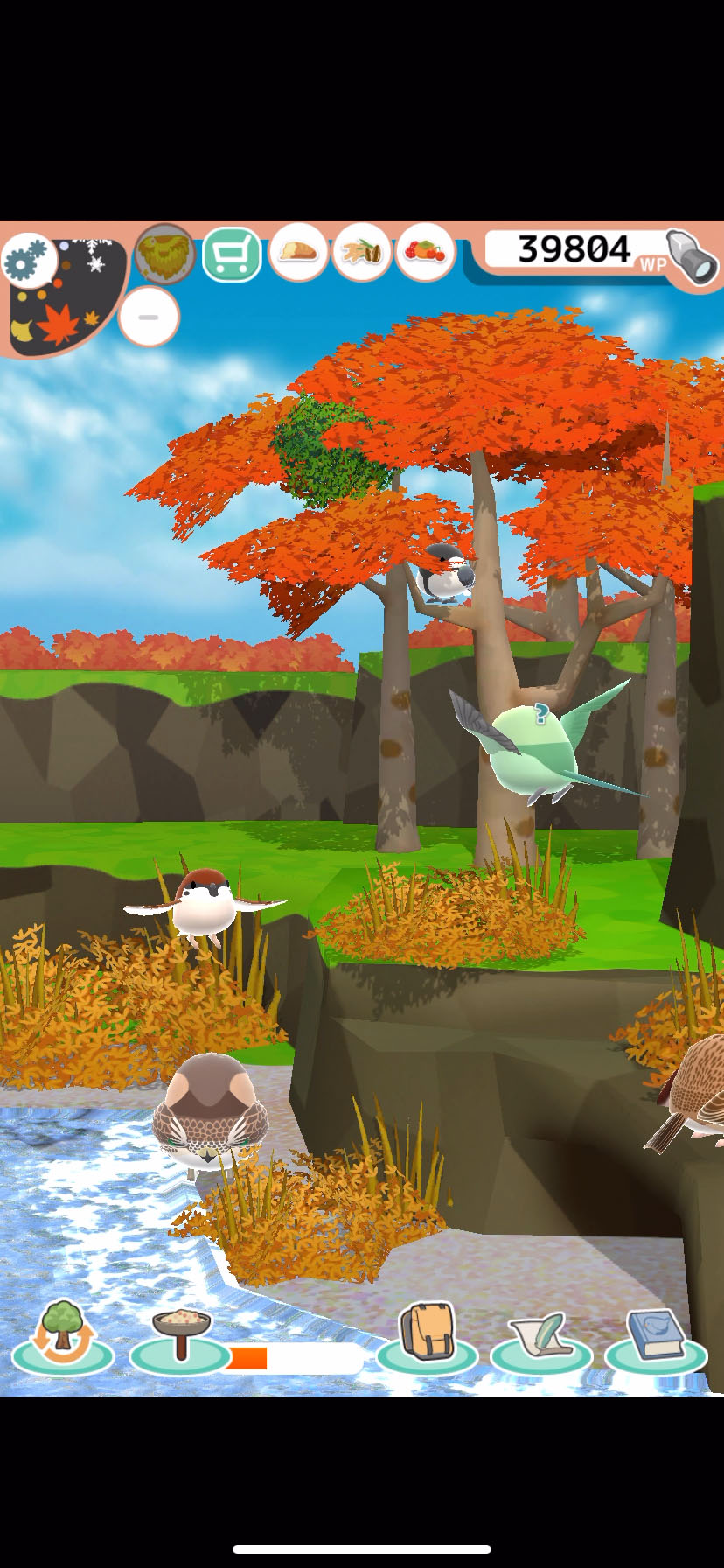Open the scroll and quill notes
The width and height of the screenshot is (724, 1568).
coord(541,1336)
